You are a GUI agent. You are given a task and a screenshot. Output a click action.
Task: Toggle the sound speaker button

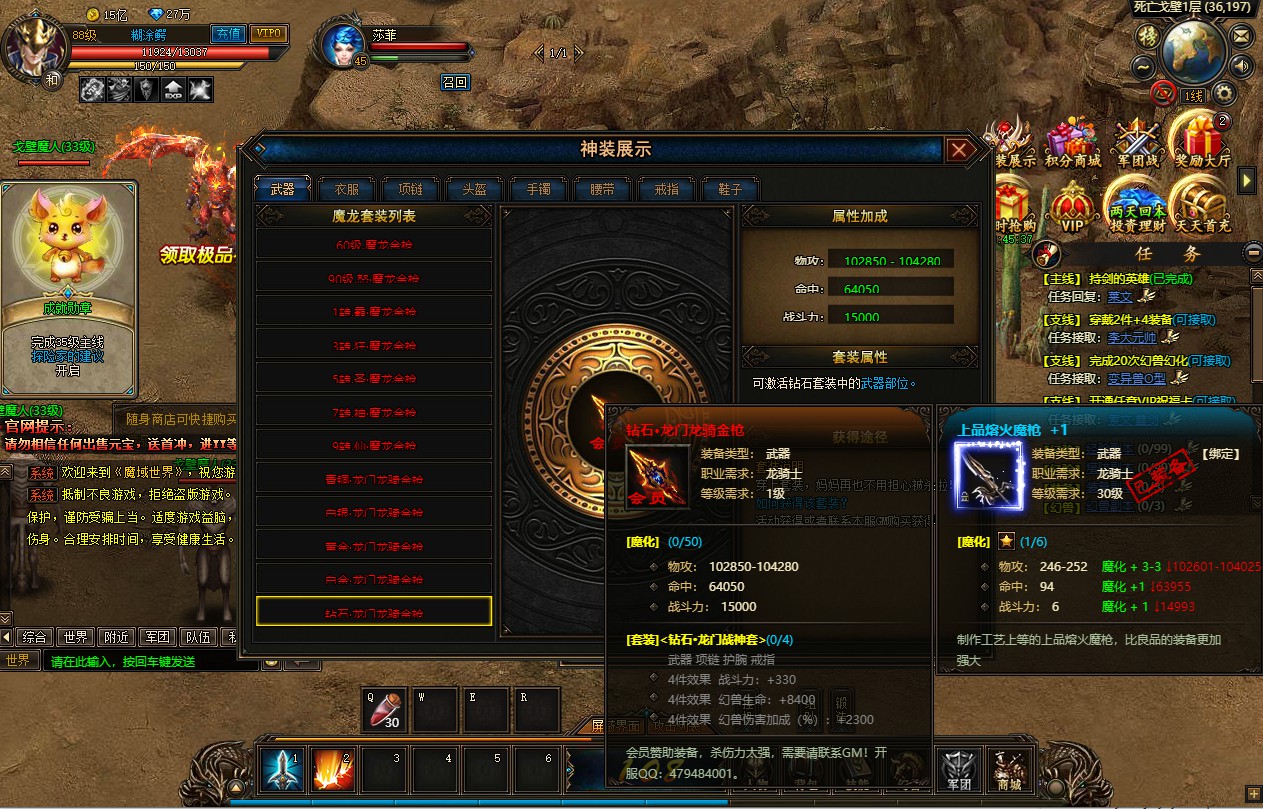(x=1241, y=66)
